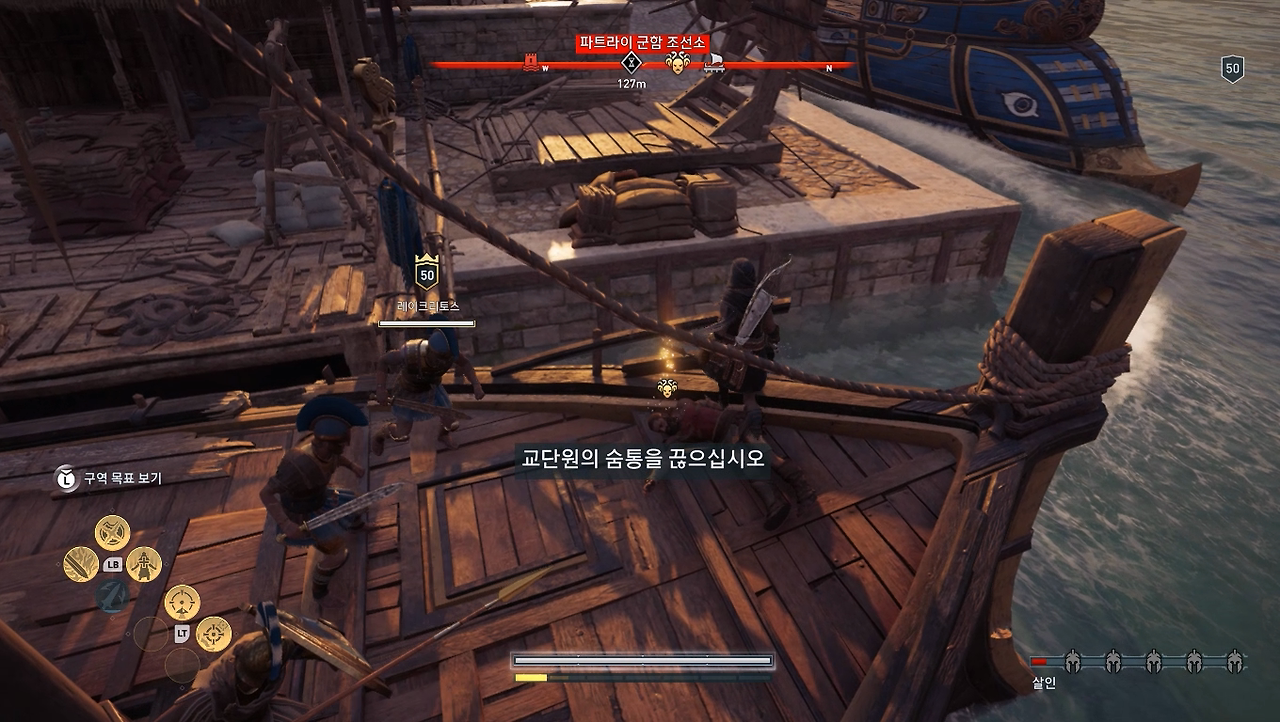Toggle the LB ability wheel prompt
This screenshot has width=1280, height=722.
112,563
